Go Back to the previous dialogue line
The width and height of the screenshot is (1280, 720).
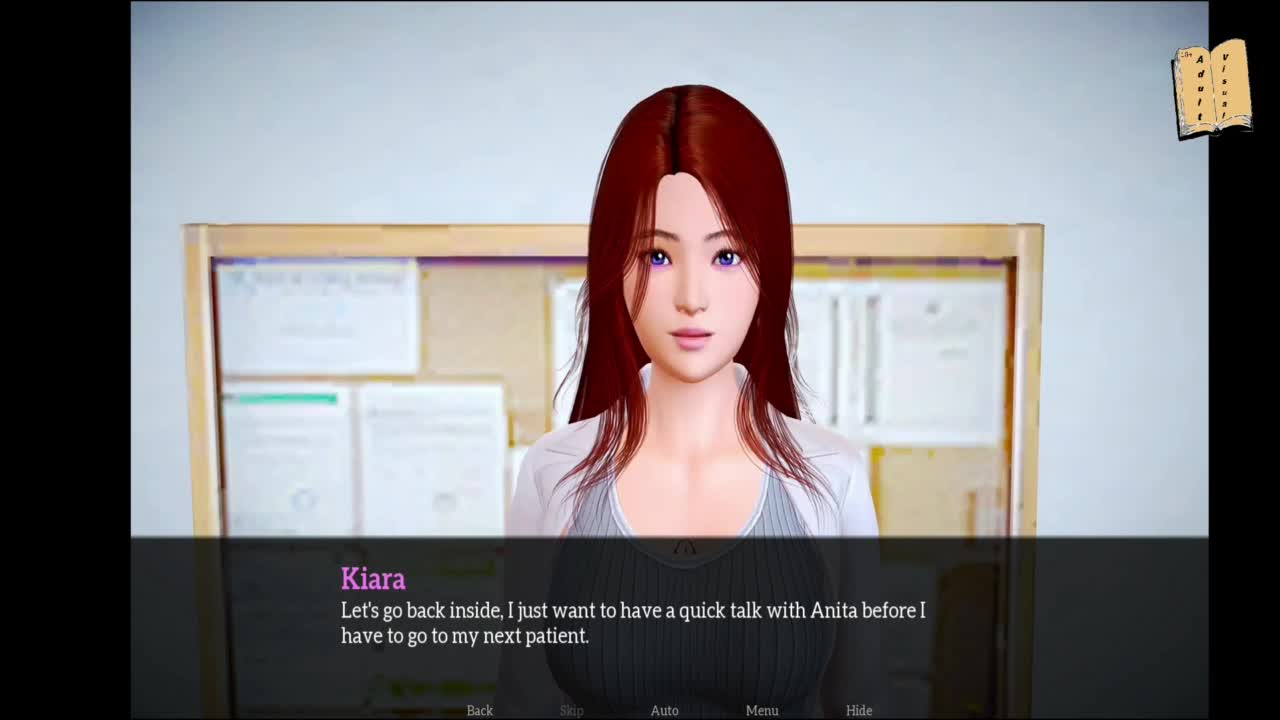tap(480, 710)
